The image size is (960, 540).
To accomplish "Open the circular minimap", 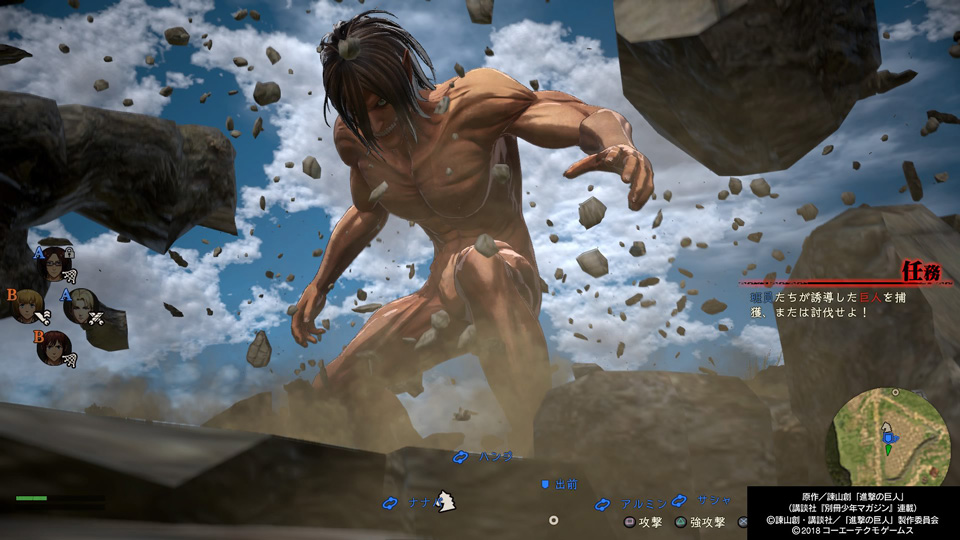I will point(889,437).
